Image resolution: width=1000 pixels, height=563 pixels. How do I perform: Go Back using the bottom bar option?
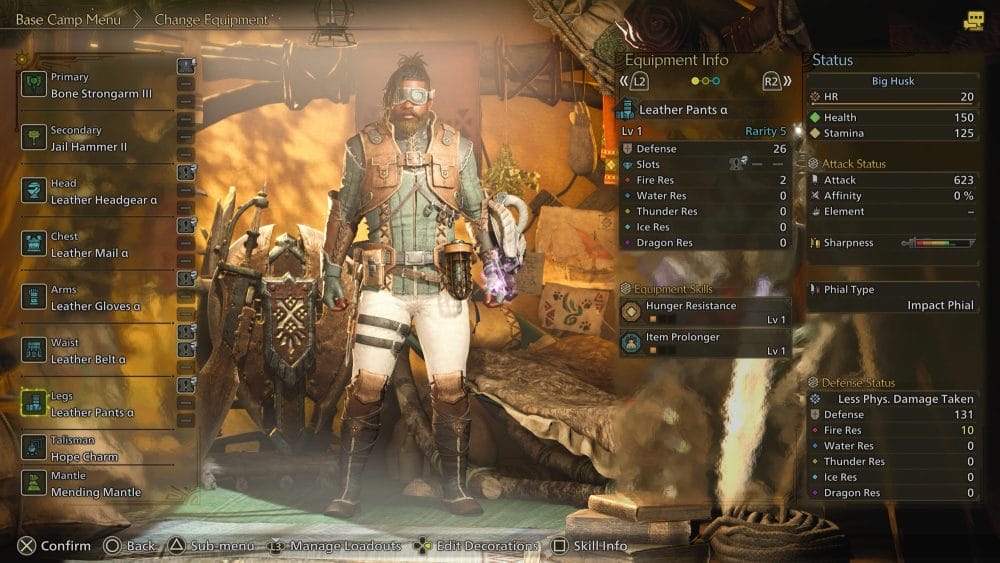point(130,546)
